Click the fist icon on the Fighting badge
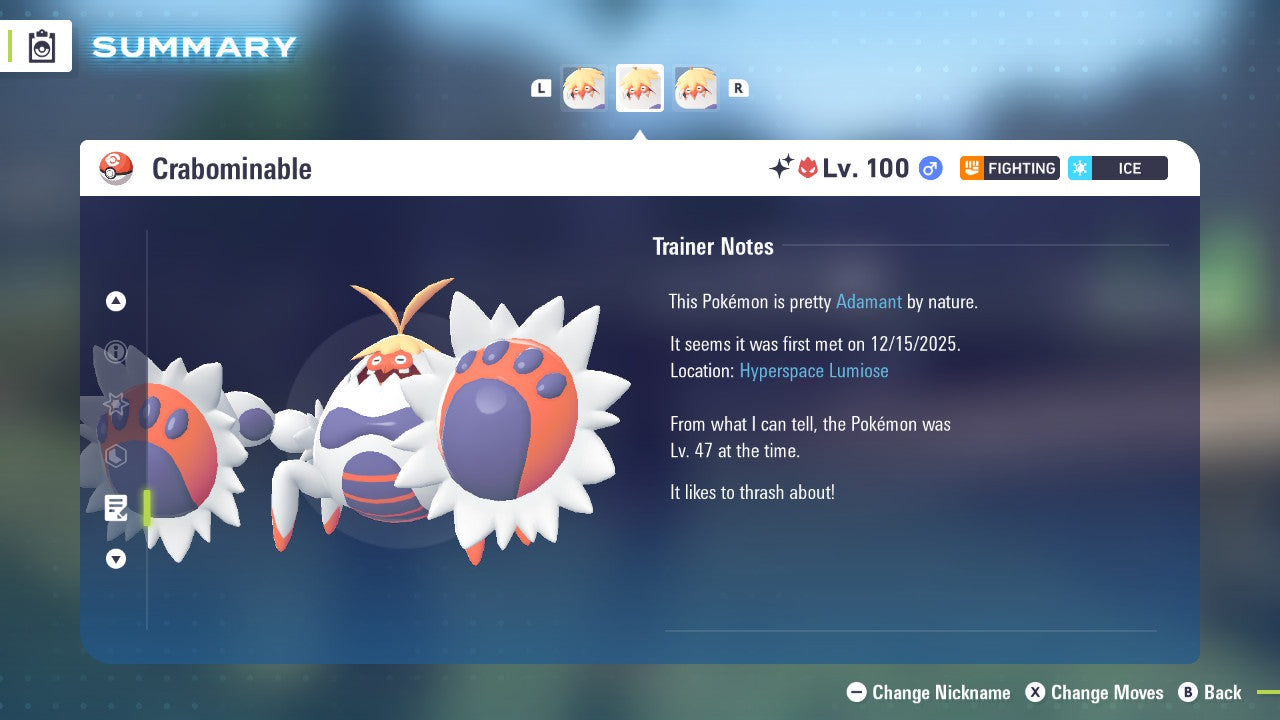 (x=970, y=168)
